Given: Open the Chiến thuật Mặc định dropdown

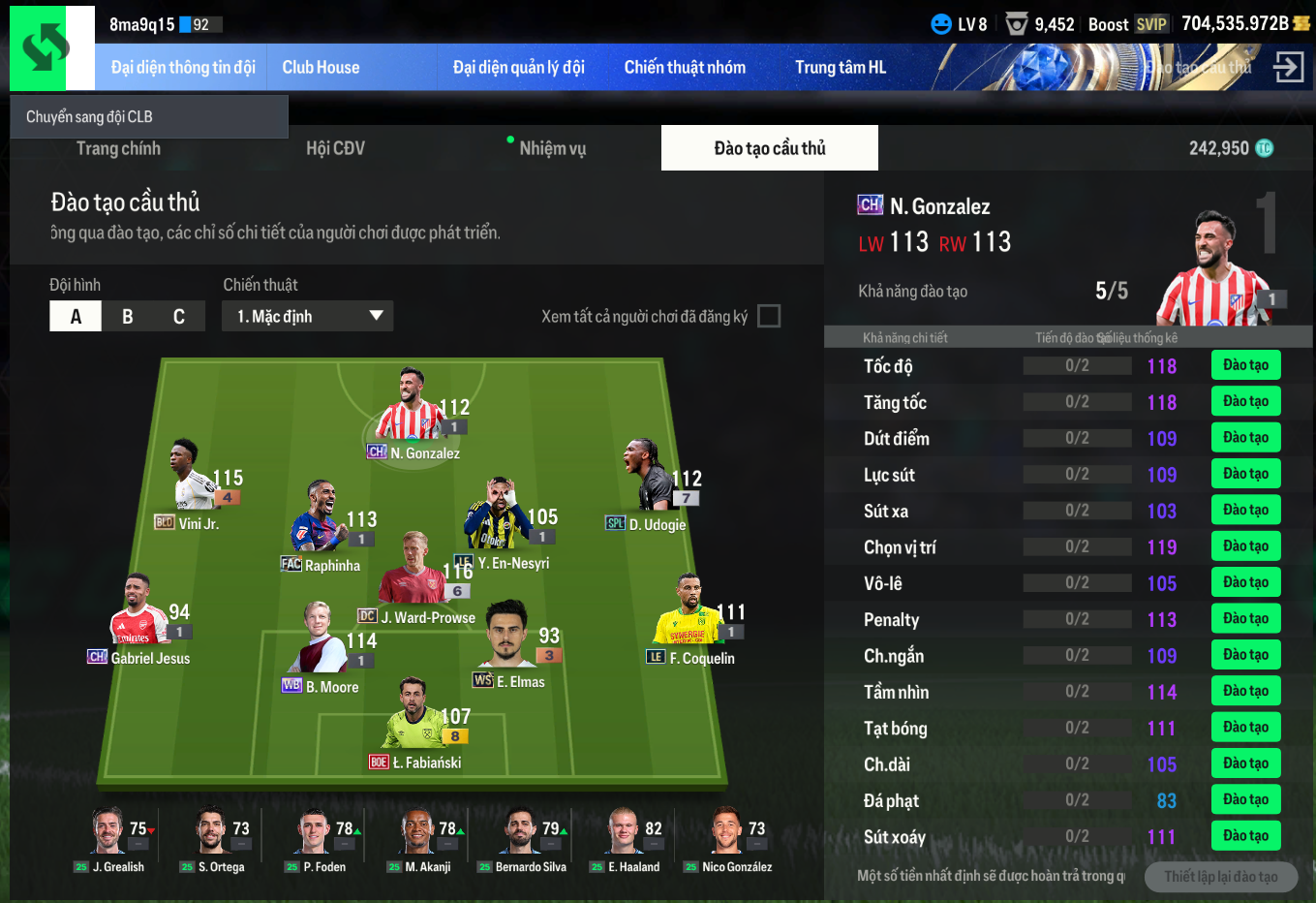Looking at the screenshot, I should tap(308, 317).
